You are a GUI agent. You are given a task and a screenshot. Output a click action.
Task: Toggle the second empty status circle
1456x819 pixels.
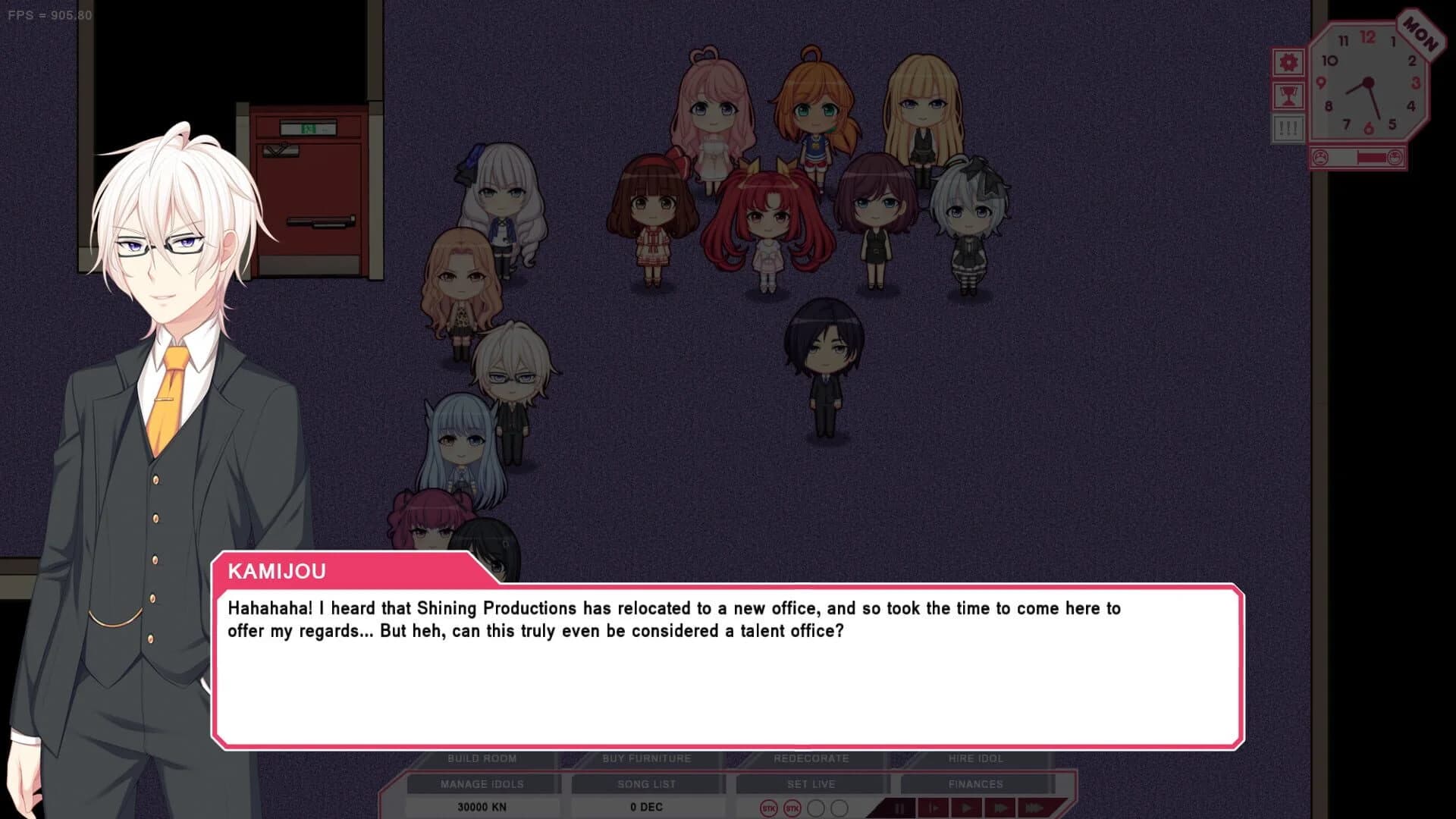(839, 808)
